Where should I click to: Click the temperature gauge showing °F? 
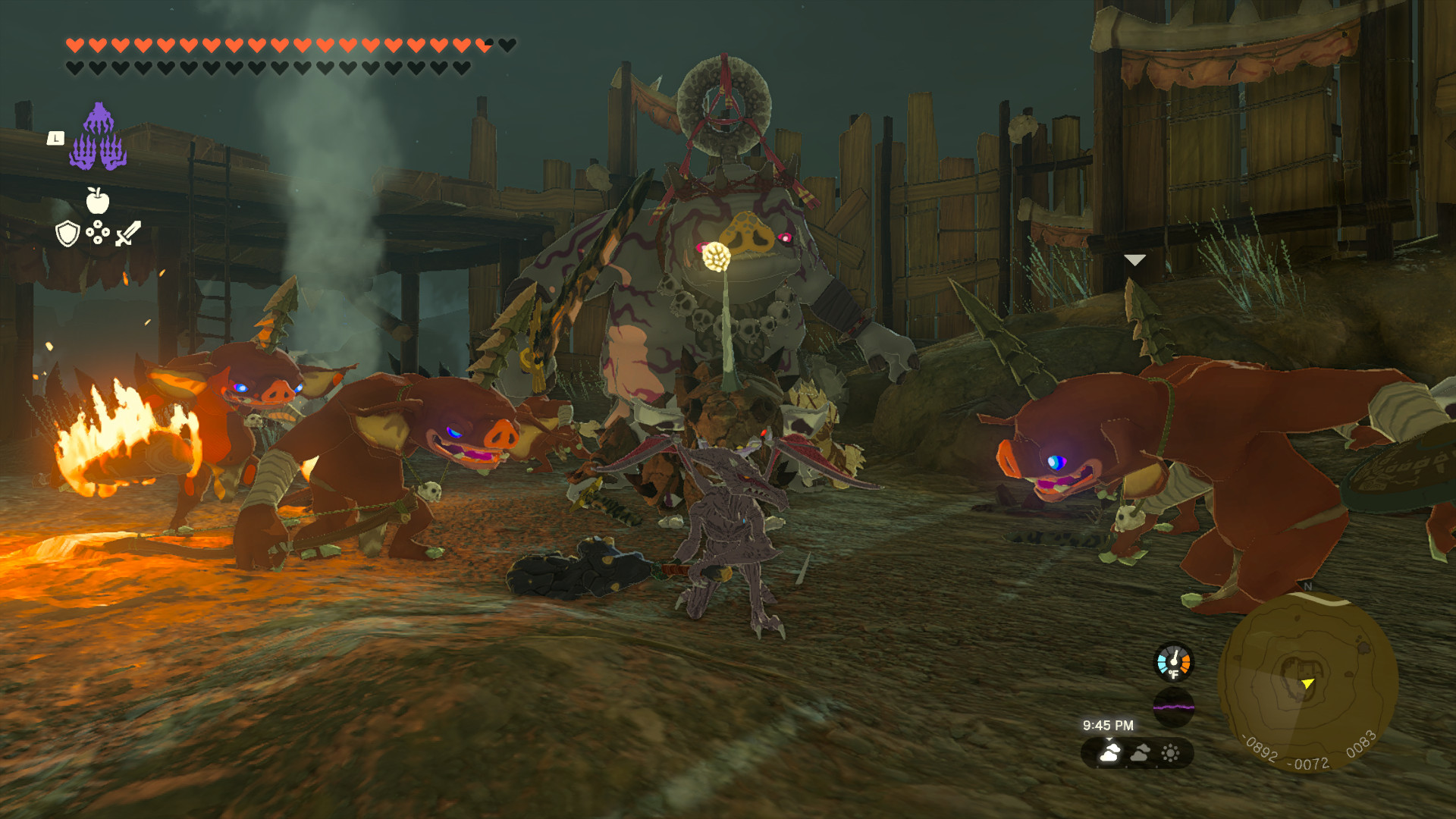1174,661
